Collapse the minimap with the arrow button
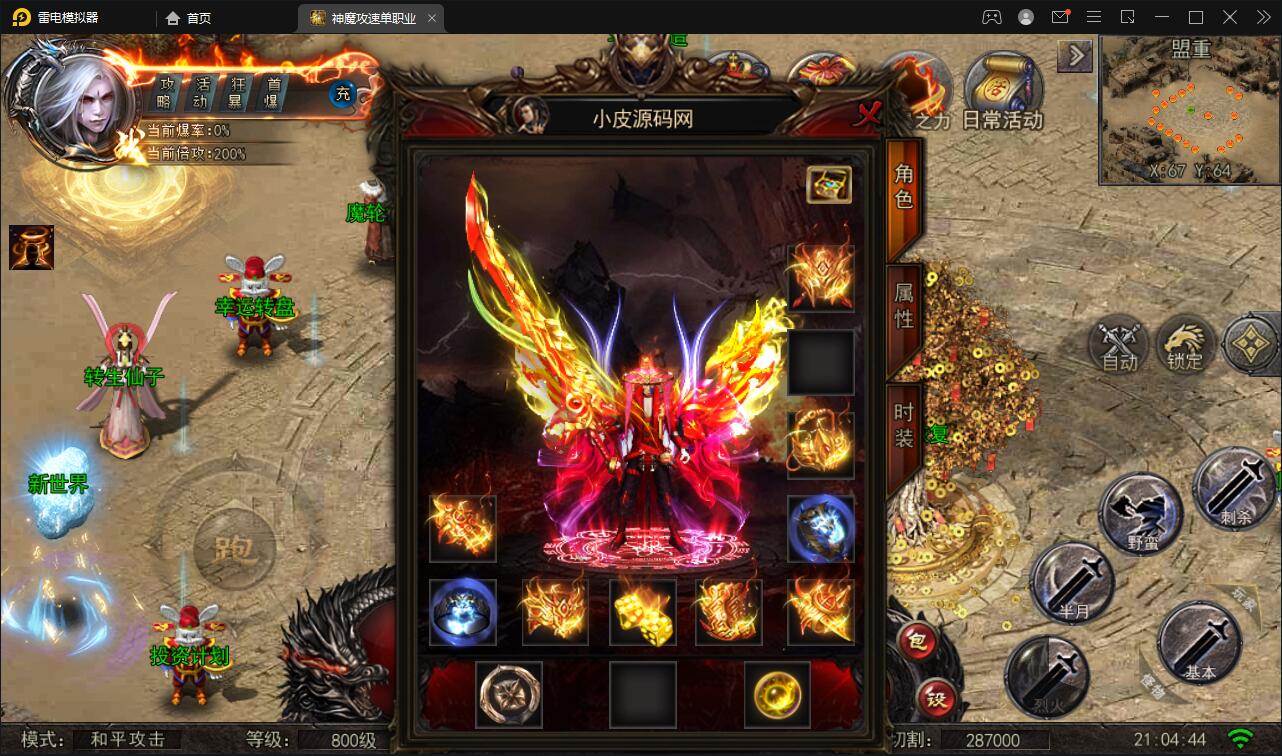Viewport: 1282px width, 756px height. (1075, 56)
